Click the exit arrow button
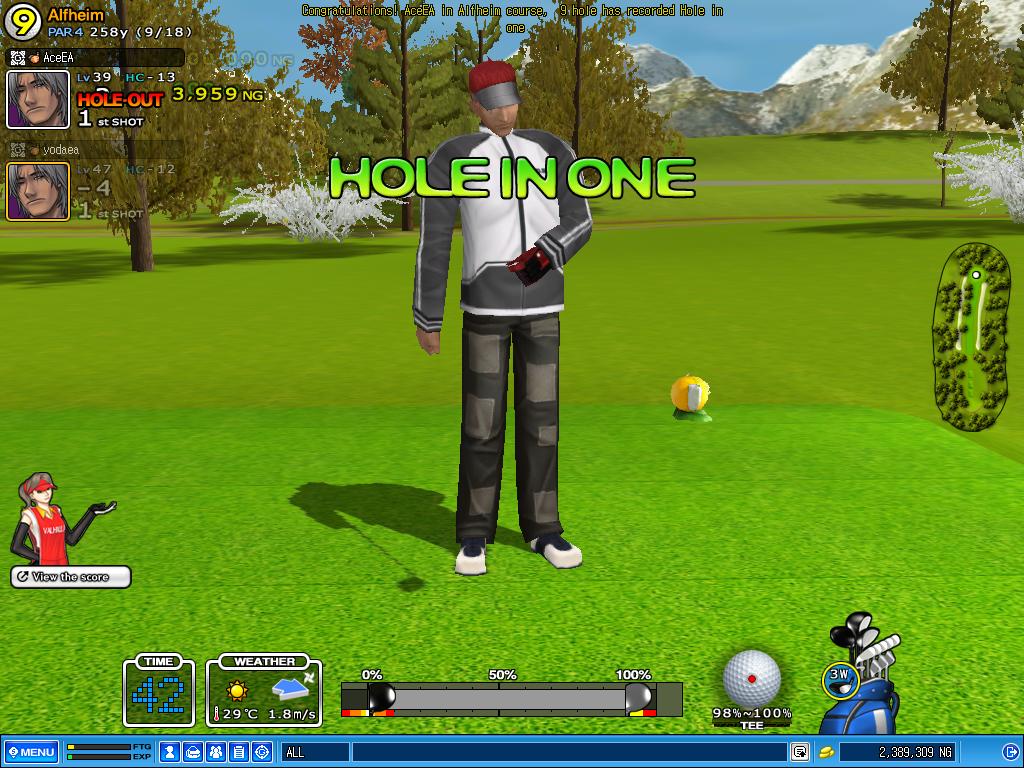The height and width of the screenshot is (768, 1024). (x=1011, y=752)
